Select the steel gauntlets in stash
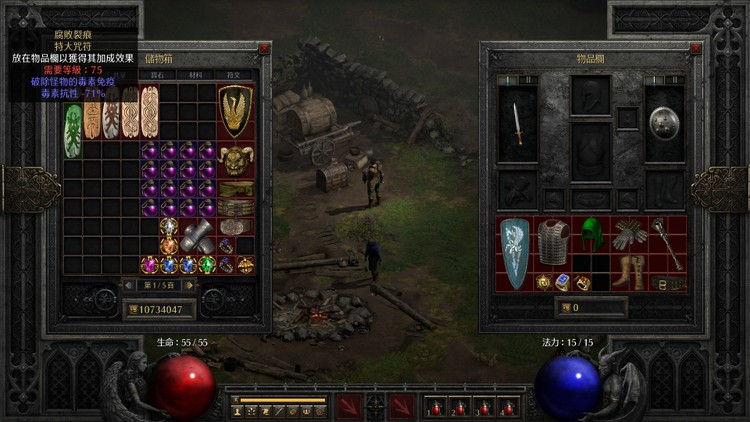The image size is (750, 422). pyautogui.click(x=198, y=236)
